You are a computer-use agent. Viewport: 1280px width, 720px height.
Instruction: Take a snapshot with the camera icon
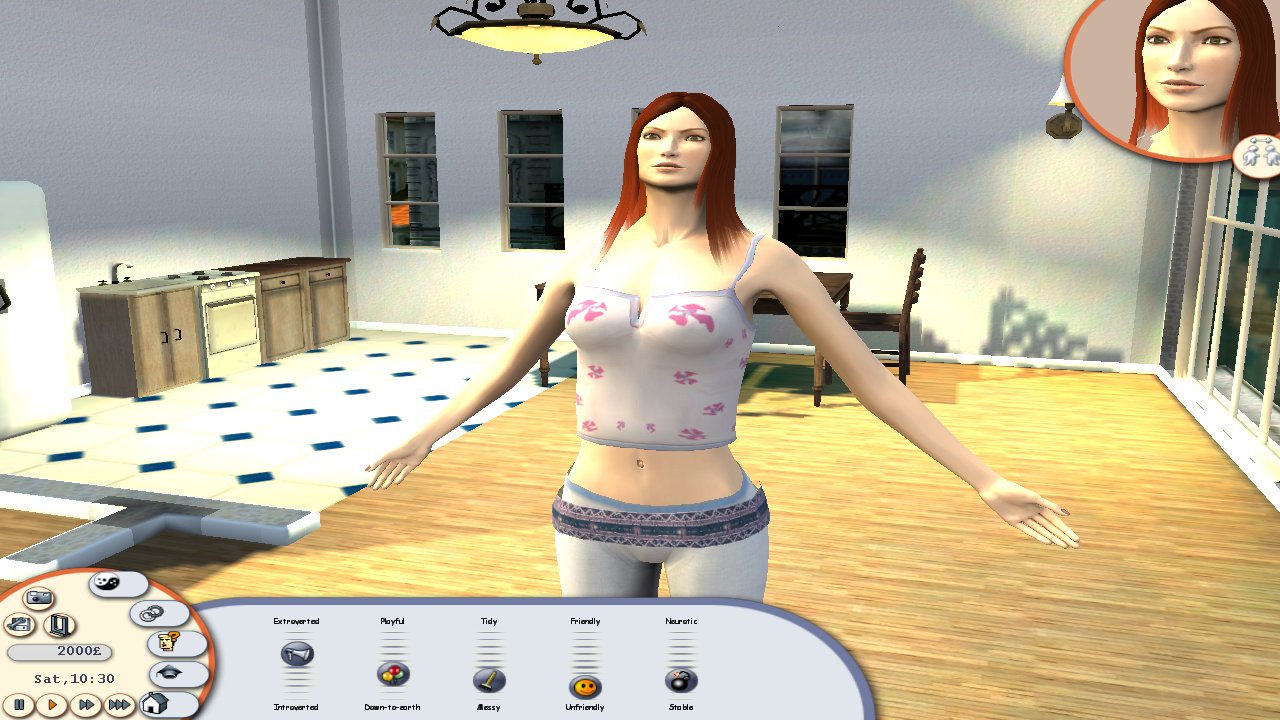(x=39, y=597)
